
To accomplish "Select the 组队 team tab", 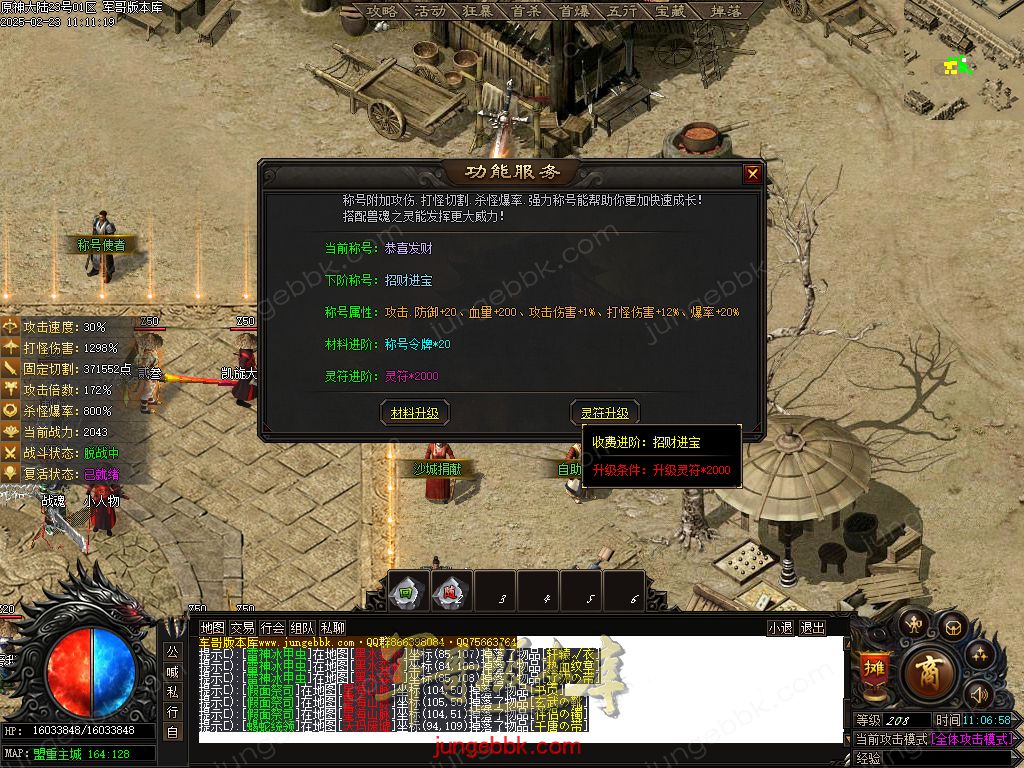I will click(x=303, y=627).
